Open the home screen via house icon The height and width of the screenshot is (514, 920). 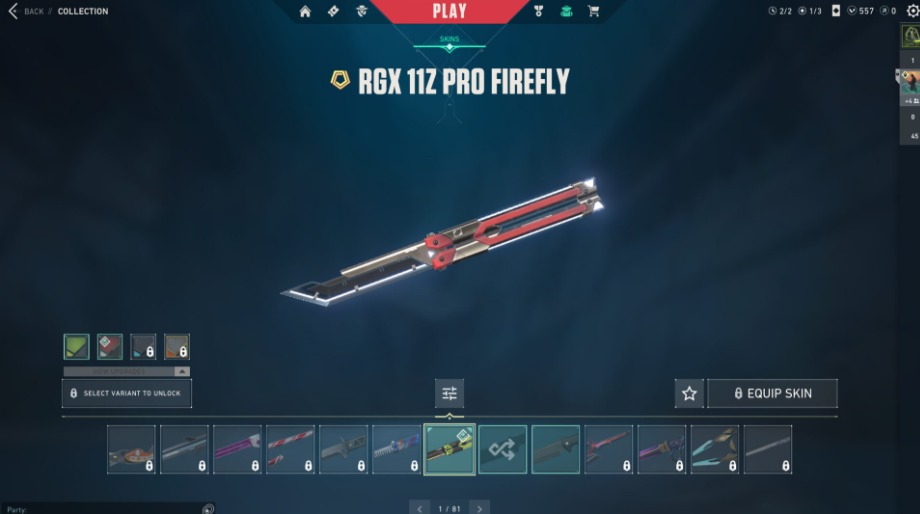pos(306,12)
